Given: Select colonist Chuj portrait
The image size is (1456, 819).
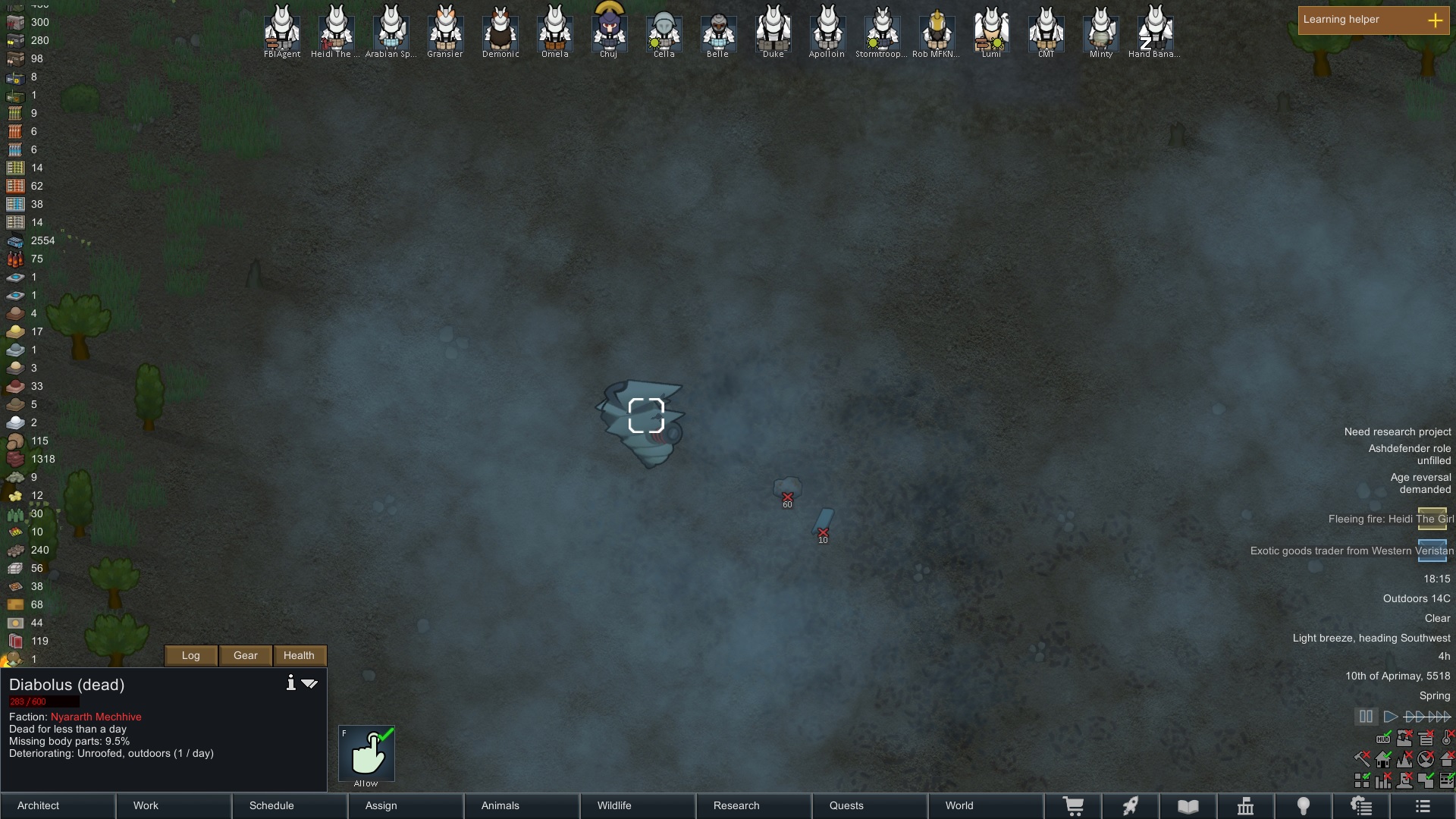Looking at the screenshot, I should (609, 30).
